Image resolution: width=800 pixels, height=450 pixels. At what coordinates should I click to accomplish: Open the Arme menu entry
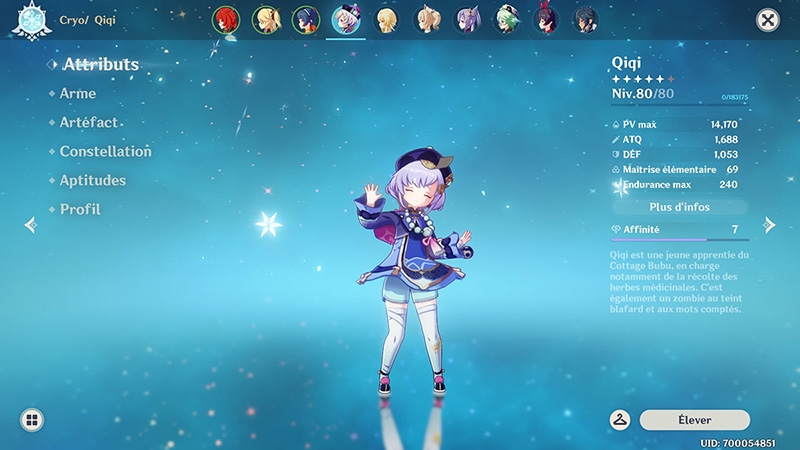[78, 93]
